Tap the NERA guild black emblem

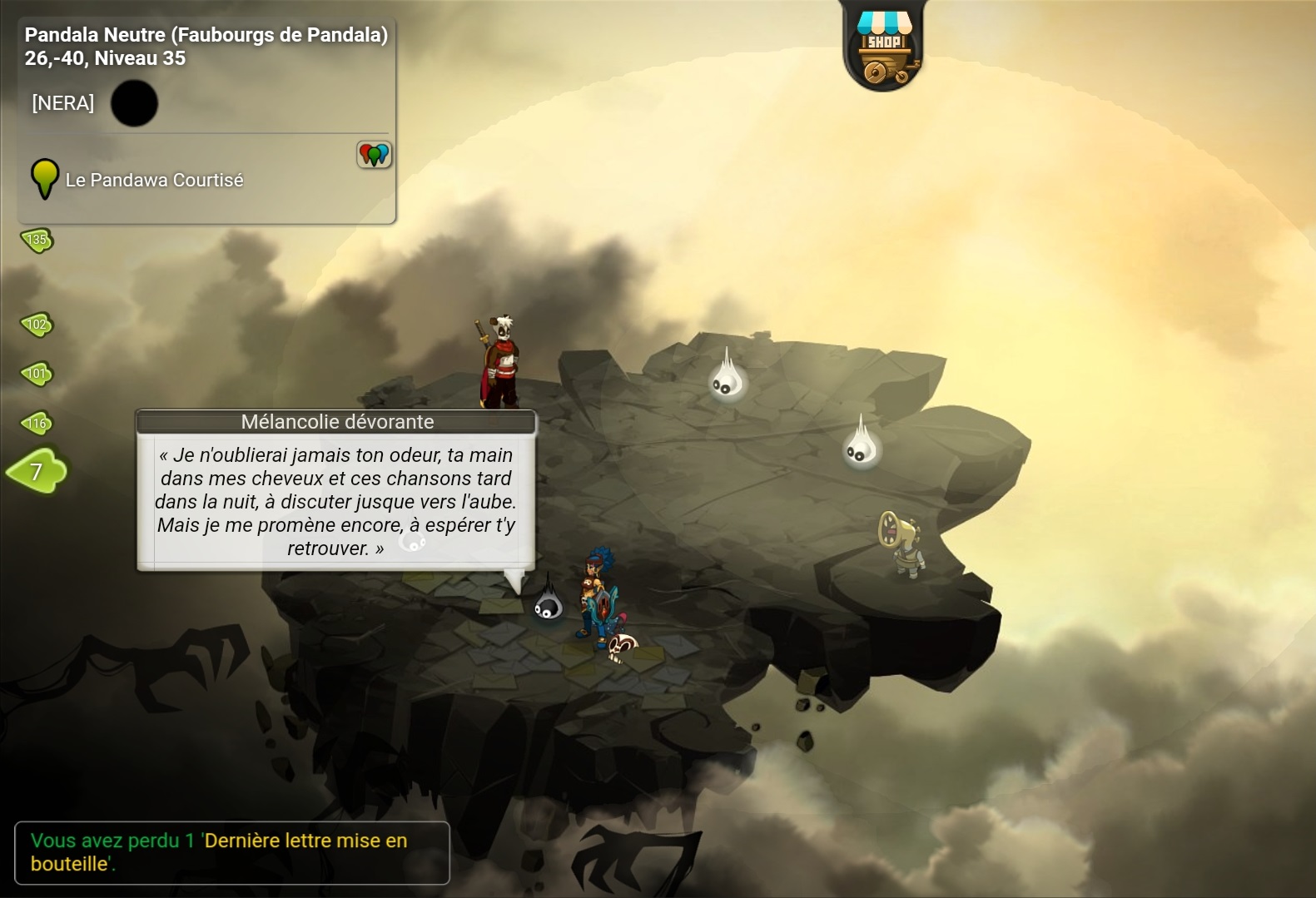134,103
